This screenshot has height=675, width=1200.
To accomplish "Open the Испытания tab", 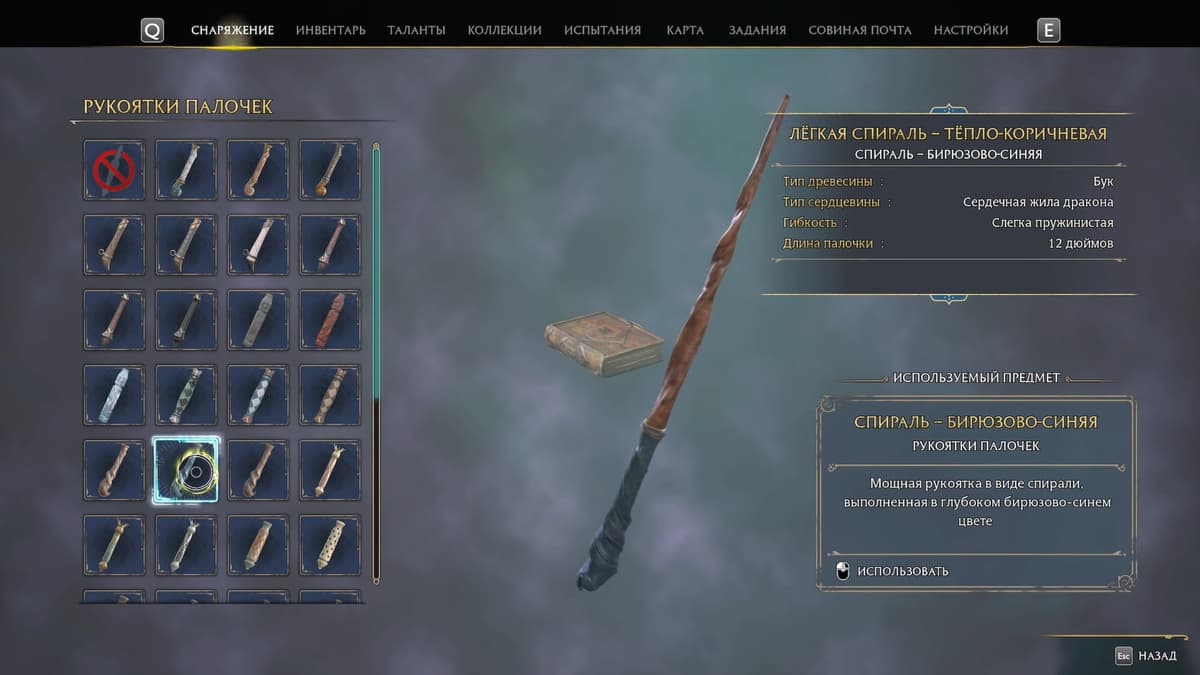I will click(x=602, y=30).
